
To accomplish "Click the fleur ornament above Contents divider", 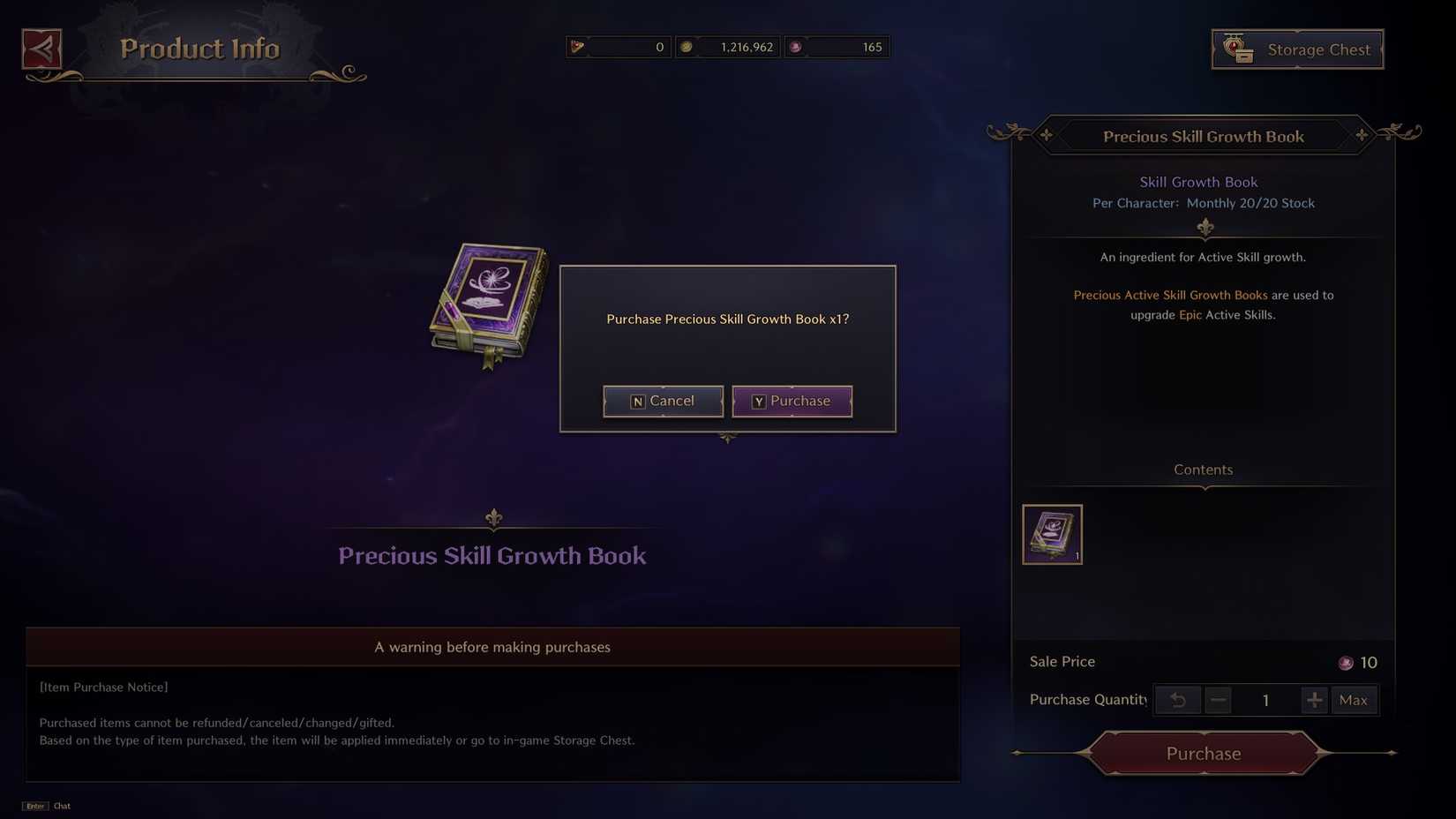I will [1204, 229].
